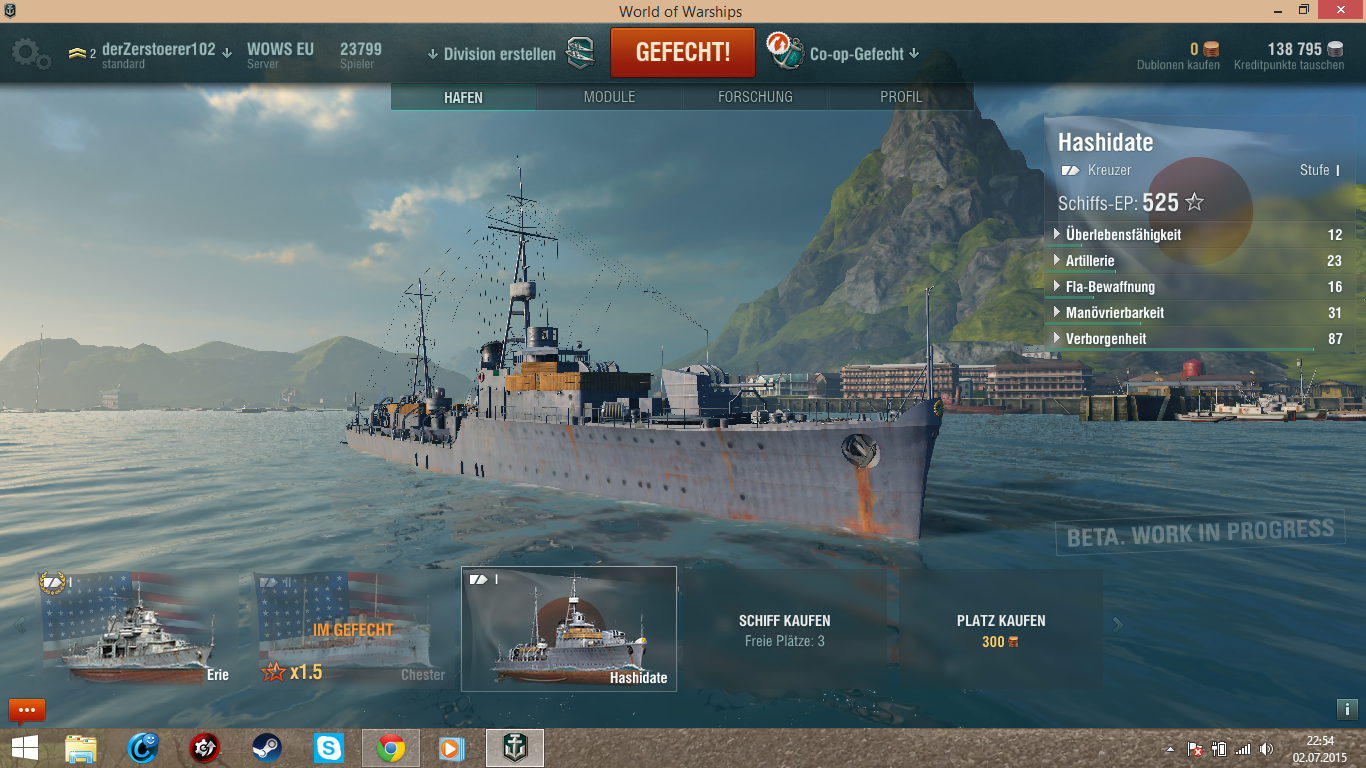
Task: Buy a slot with PLATZ KAUFEN
Action: pos(1000,629)
